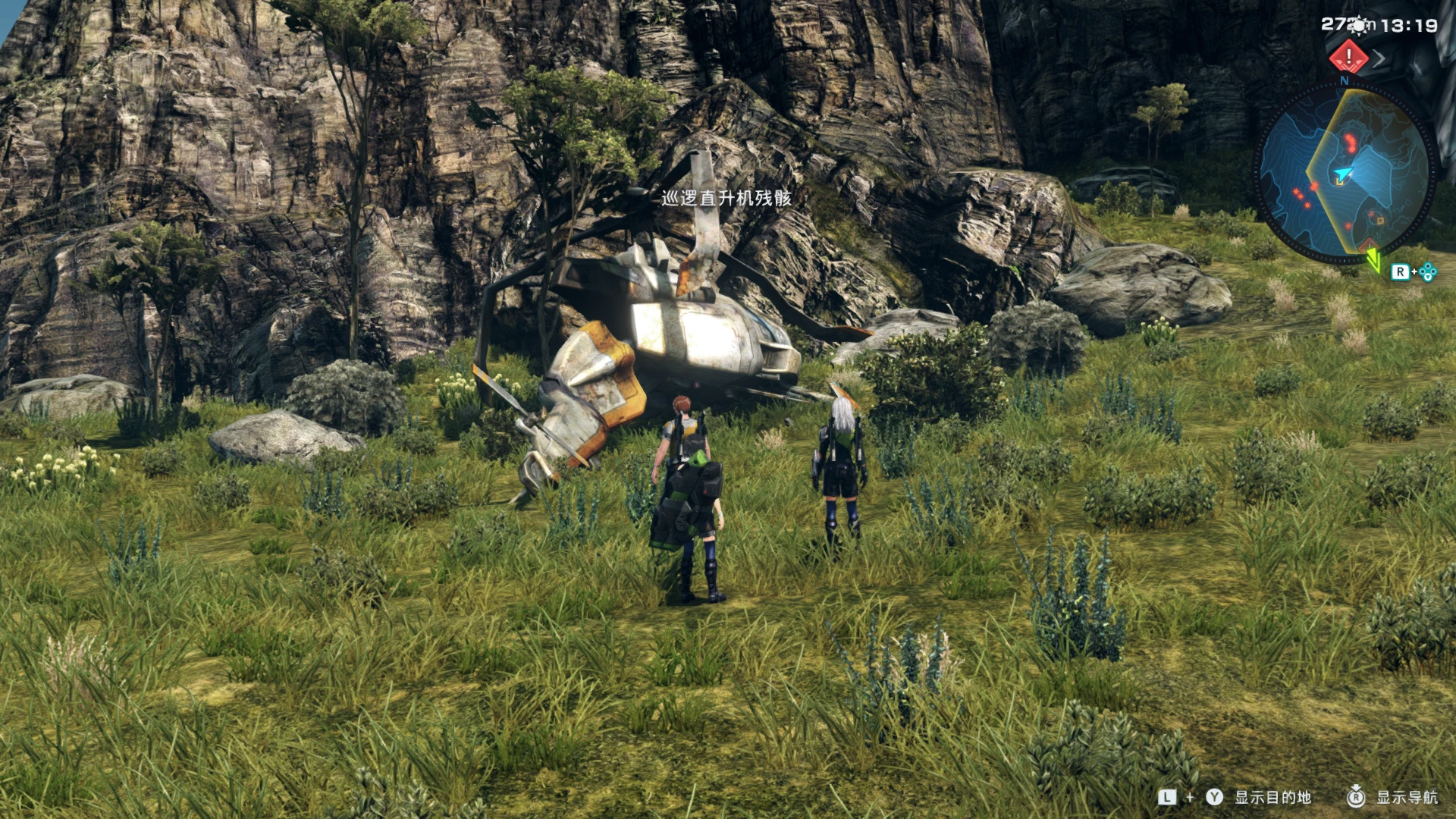Viewport: 1456px width, 819px height.
Task: Toggle a red enemy blip on the minimap
Action: point(1350,142)
